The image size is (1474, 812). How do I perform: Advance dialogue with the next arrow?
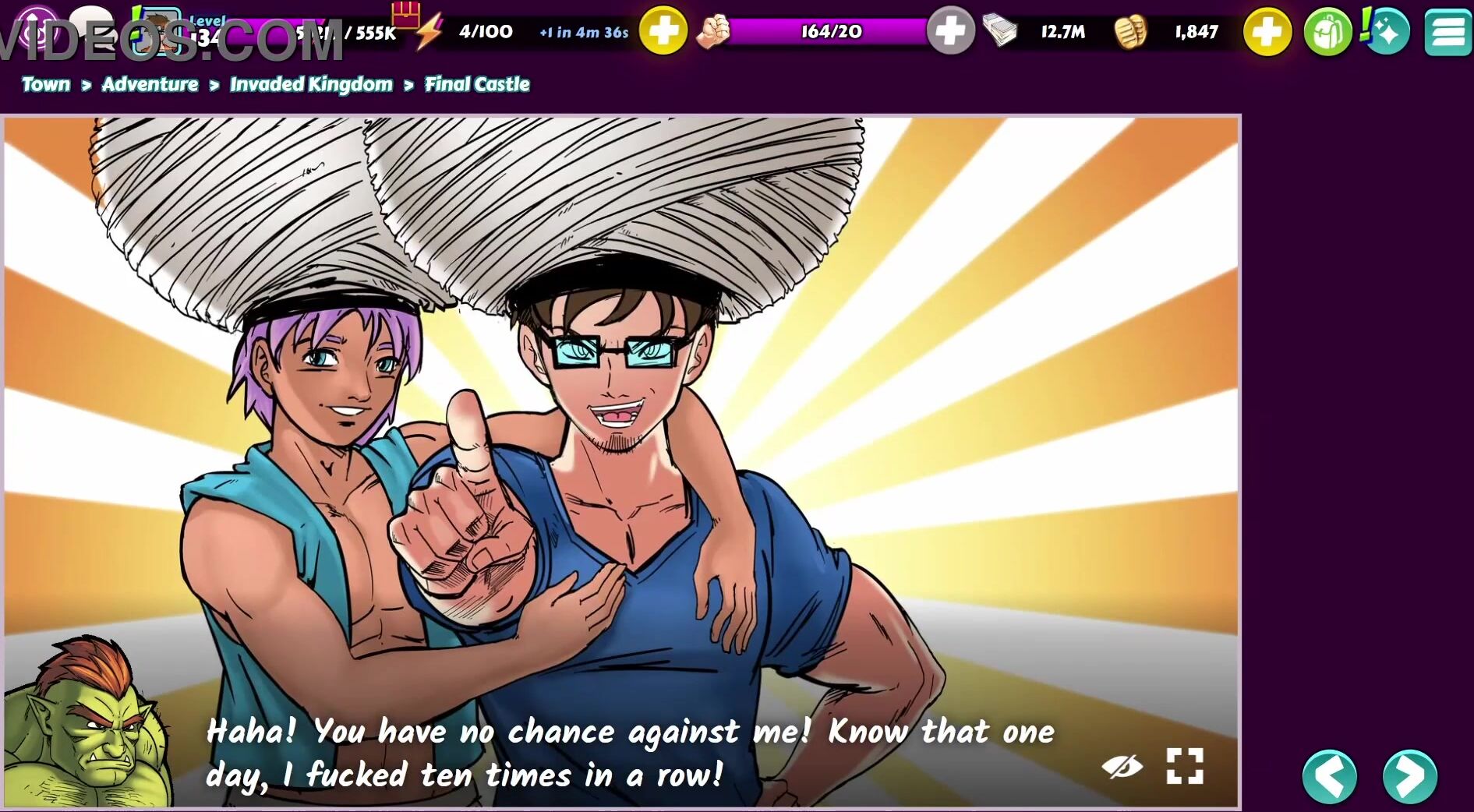(x=1409, y=776)
